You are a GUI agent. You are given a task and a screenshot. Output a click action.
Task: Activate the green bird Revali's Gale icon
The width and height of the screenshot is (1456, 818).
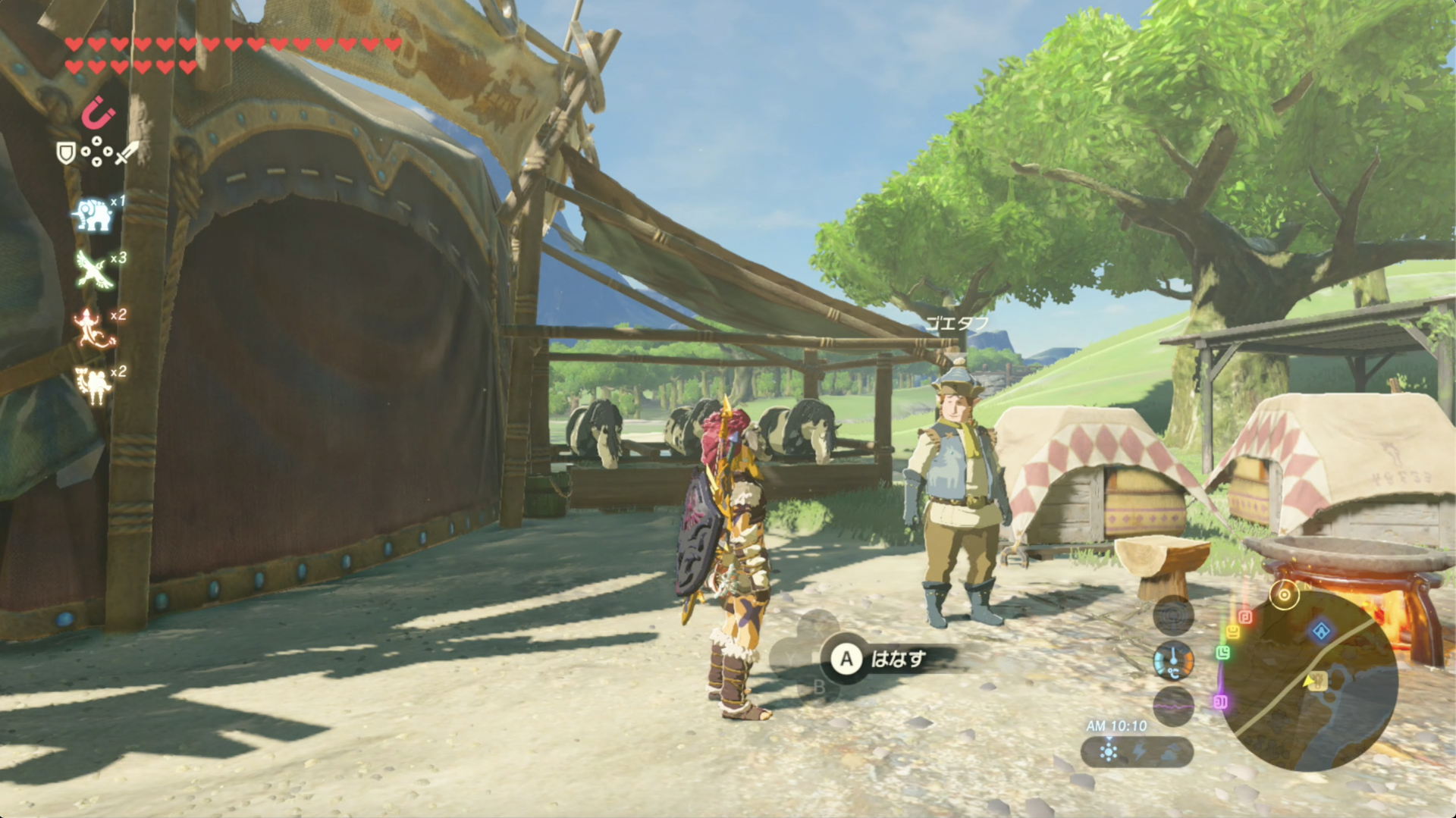point(94,270)
